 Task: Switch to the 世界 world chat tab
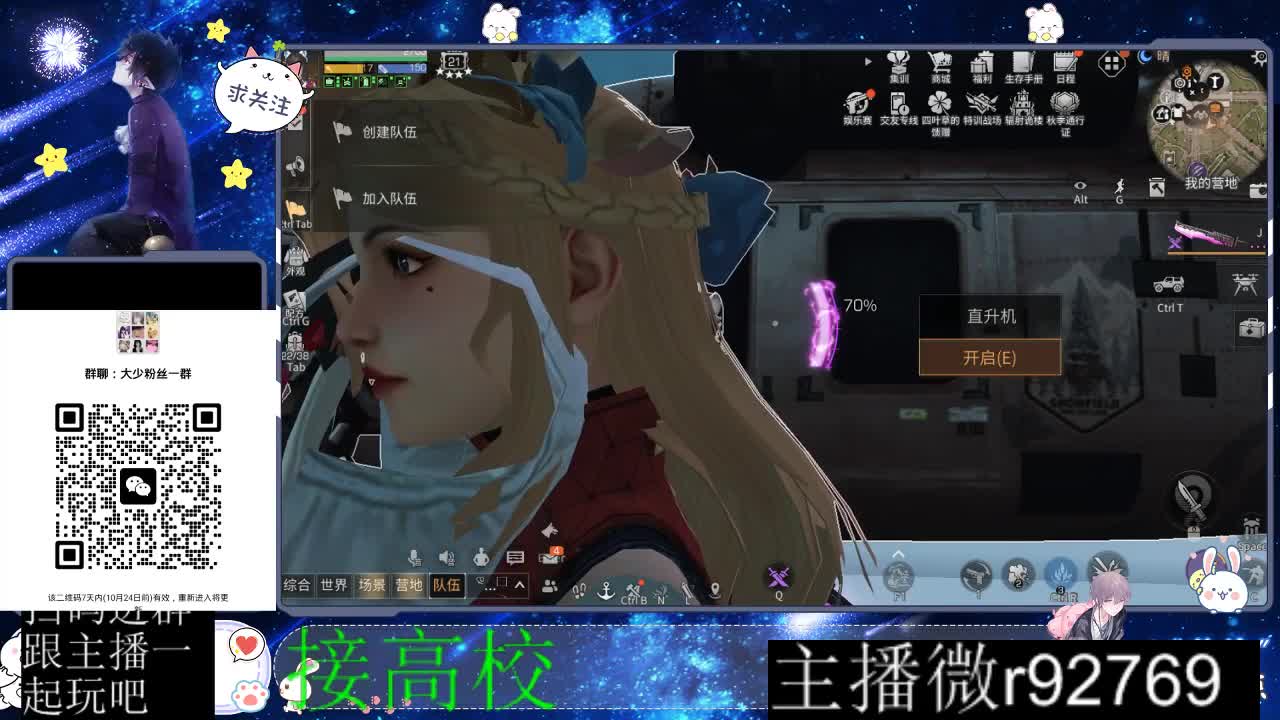click(x=332, y=585)
